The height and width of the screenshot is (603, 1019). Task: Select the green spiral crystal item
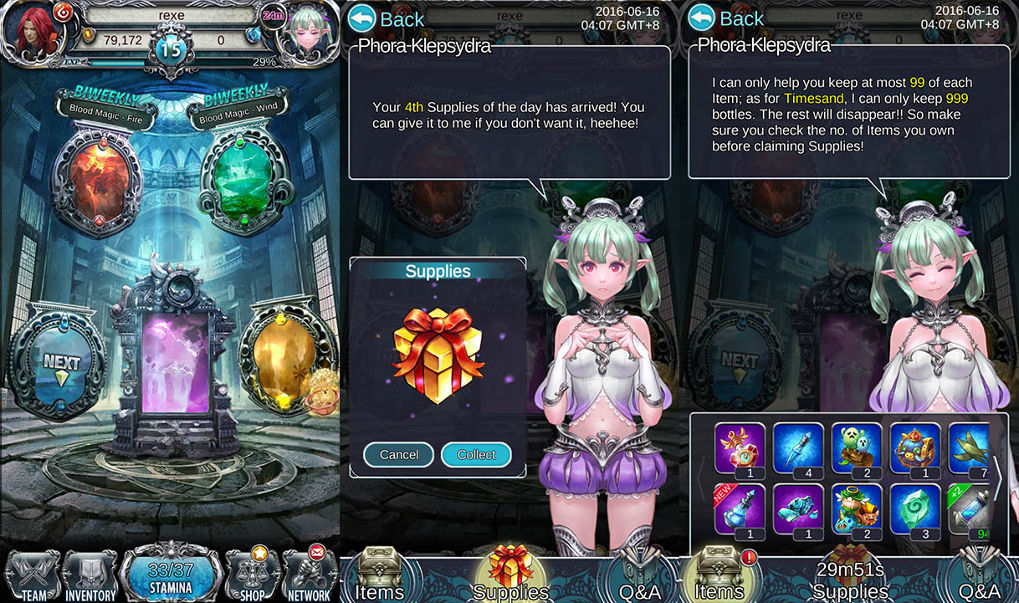915,509
